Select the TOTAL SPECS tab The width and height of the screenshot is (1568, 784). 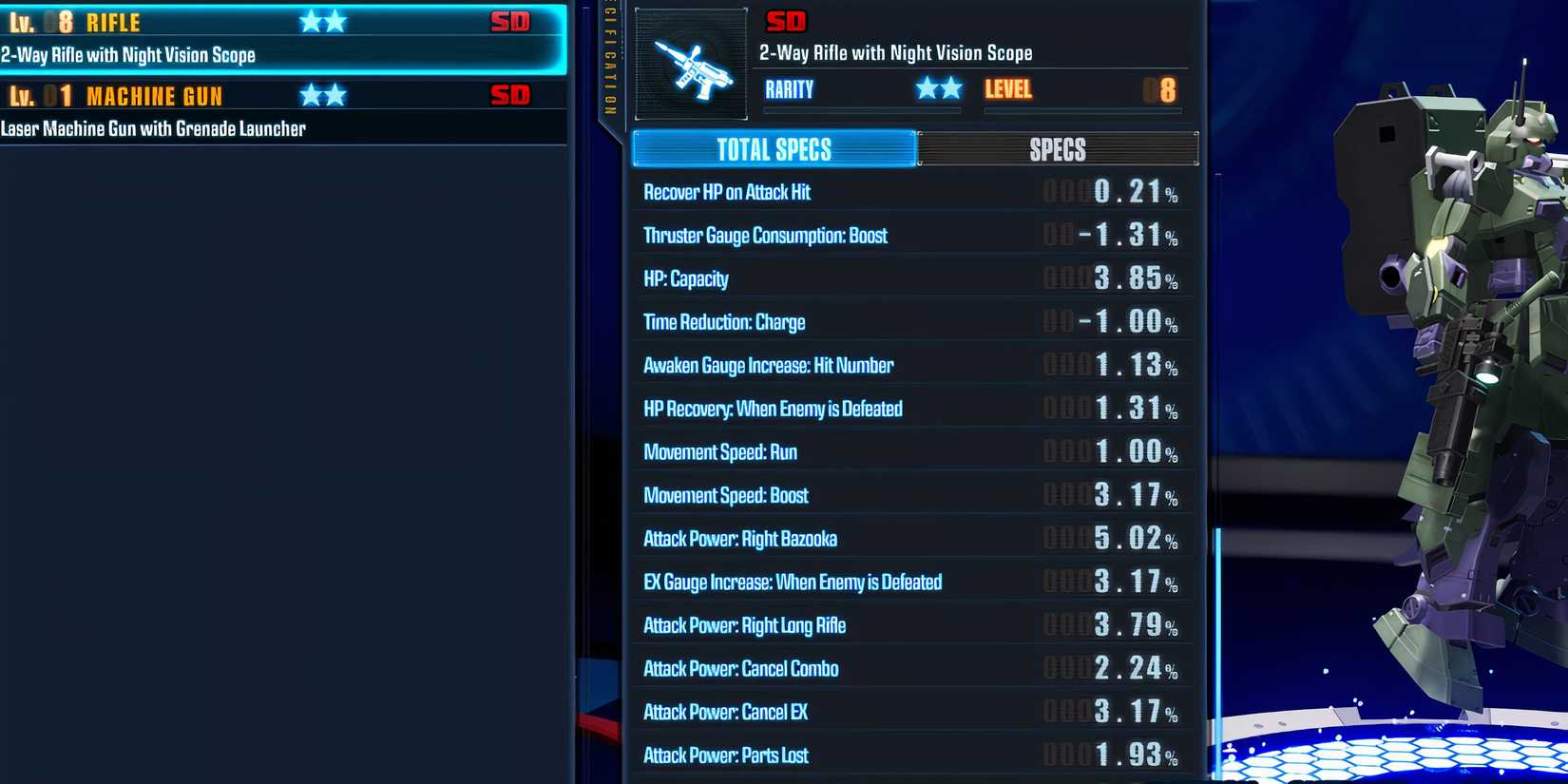(774, 149)
